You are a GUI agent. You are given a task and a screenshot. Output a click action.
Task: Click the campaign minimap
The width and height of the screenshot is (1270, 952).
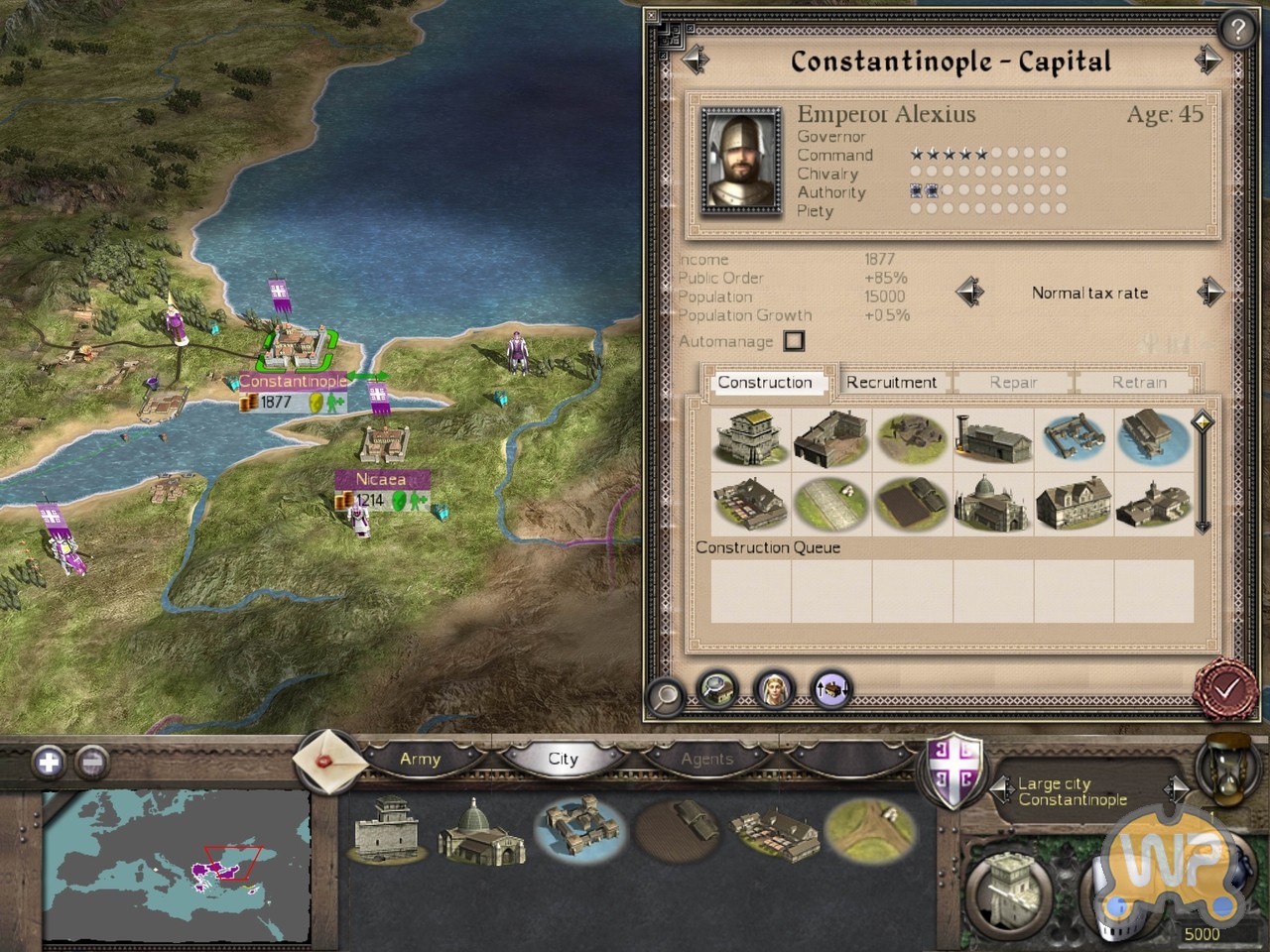pyautogui.click(x=177, y=865)
